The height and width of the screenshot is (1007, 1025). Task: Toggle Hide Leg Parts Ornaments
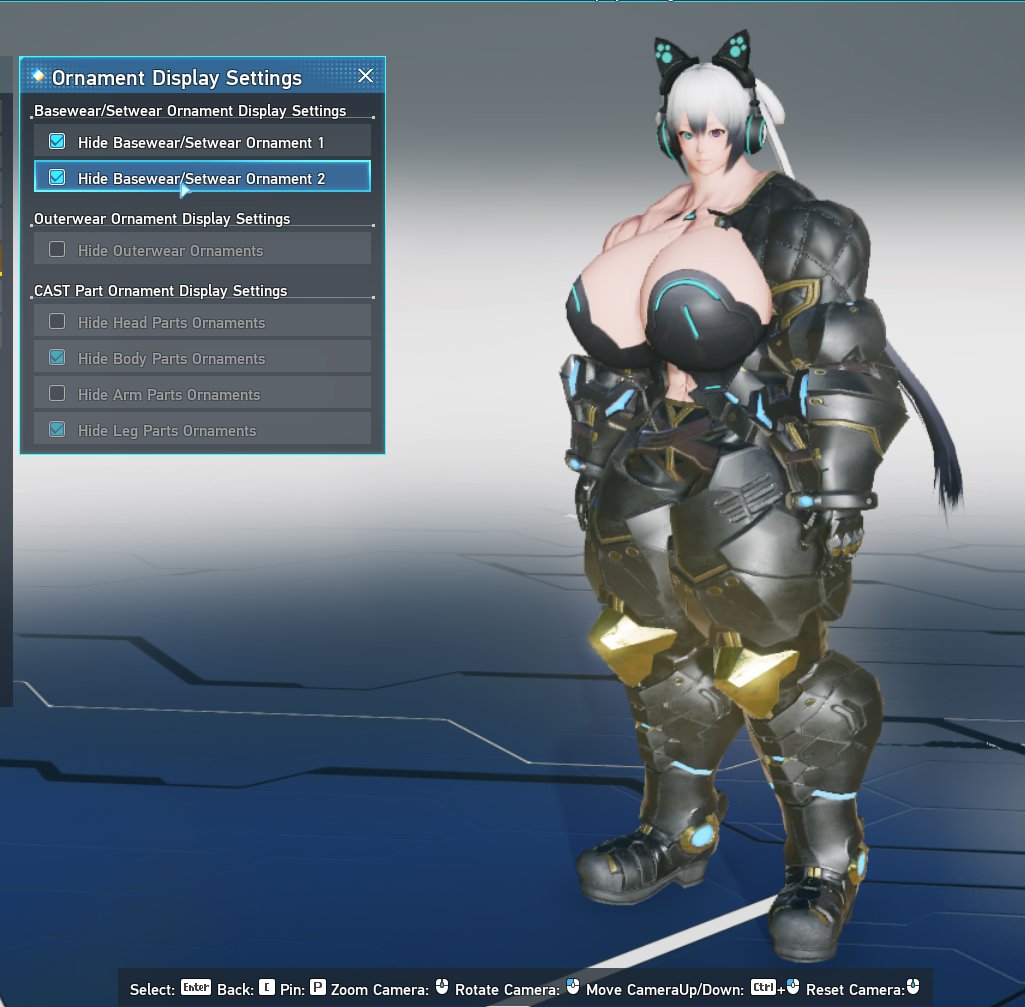[58, 430]
